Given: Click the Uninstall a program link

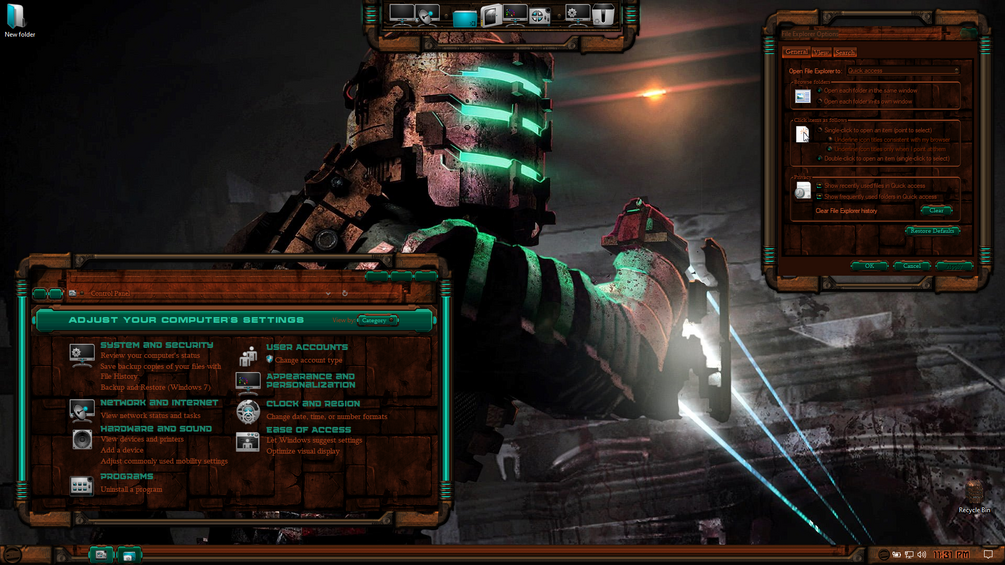Looking at the screenshot, I should (131, 489).
